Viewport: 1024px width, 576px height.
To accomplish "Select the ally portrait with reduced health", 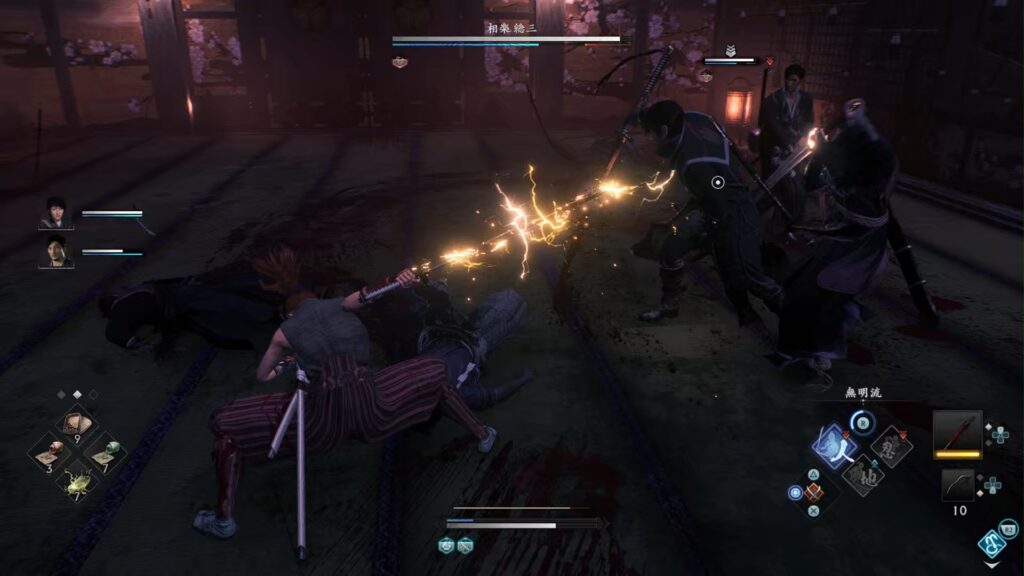I will (x=56, y=252).
